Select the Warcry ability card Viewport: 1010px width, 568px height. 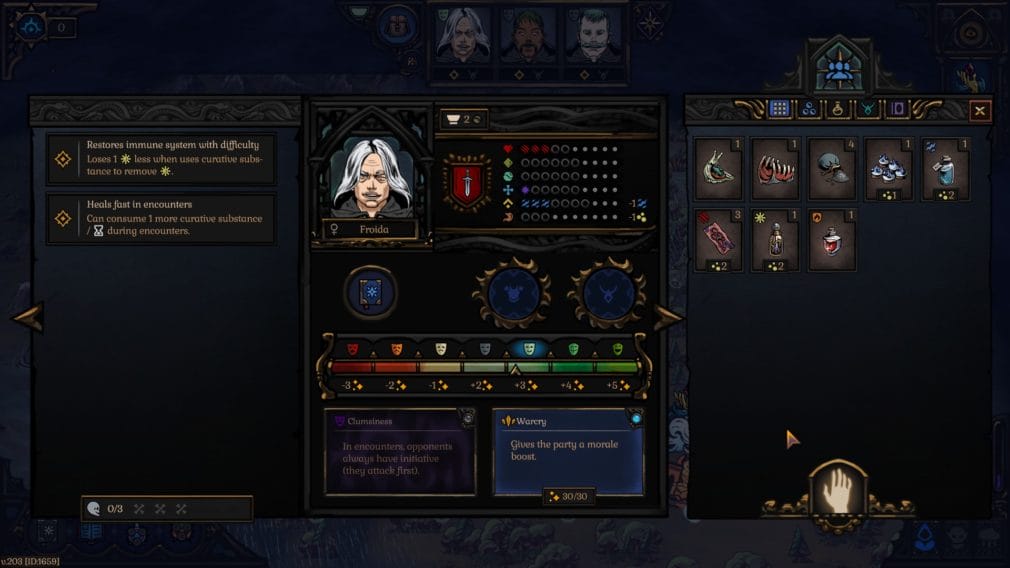tap(568, 452)
